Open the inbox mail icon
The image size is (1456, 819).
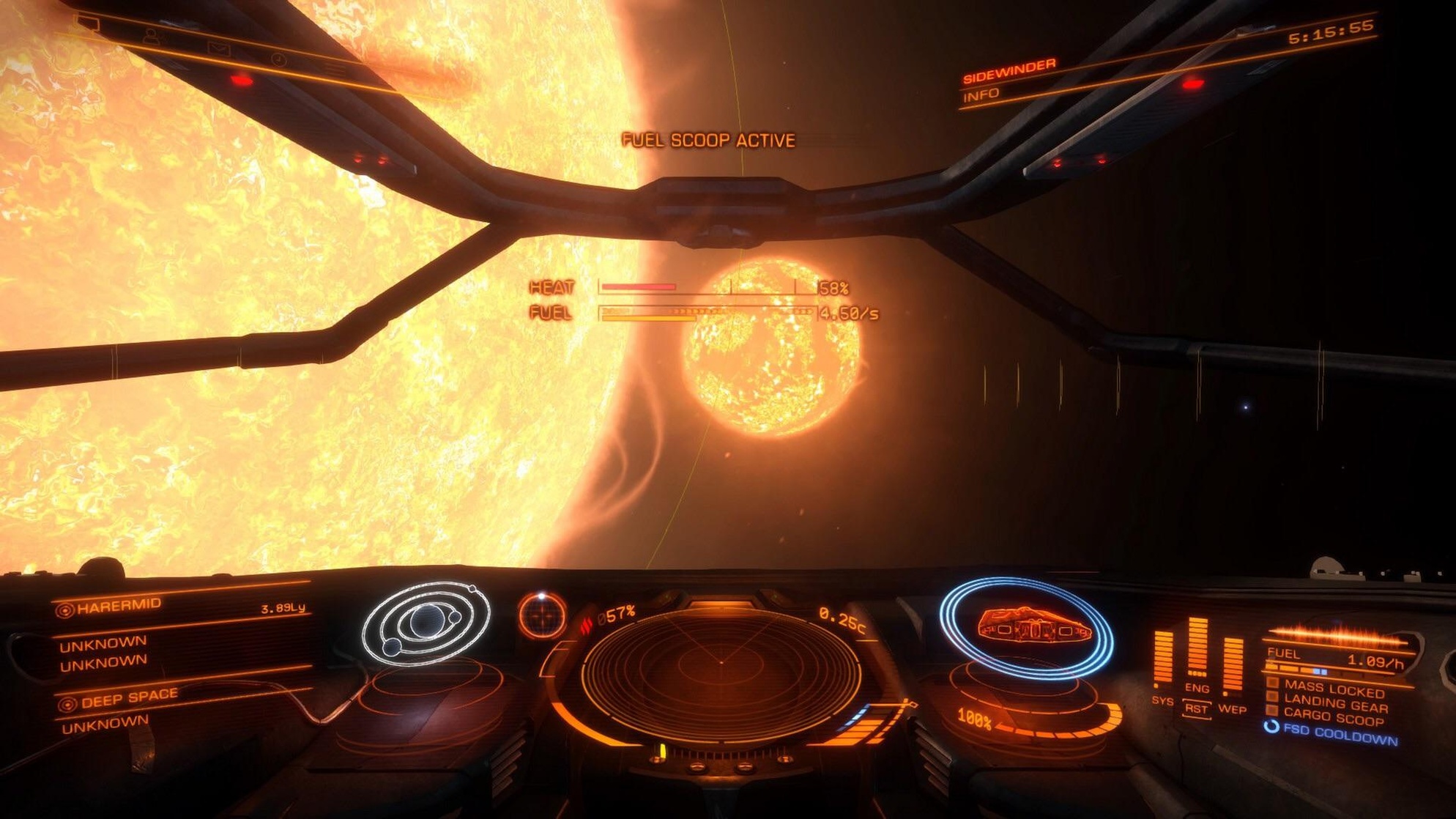[218, 50]
